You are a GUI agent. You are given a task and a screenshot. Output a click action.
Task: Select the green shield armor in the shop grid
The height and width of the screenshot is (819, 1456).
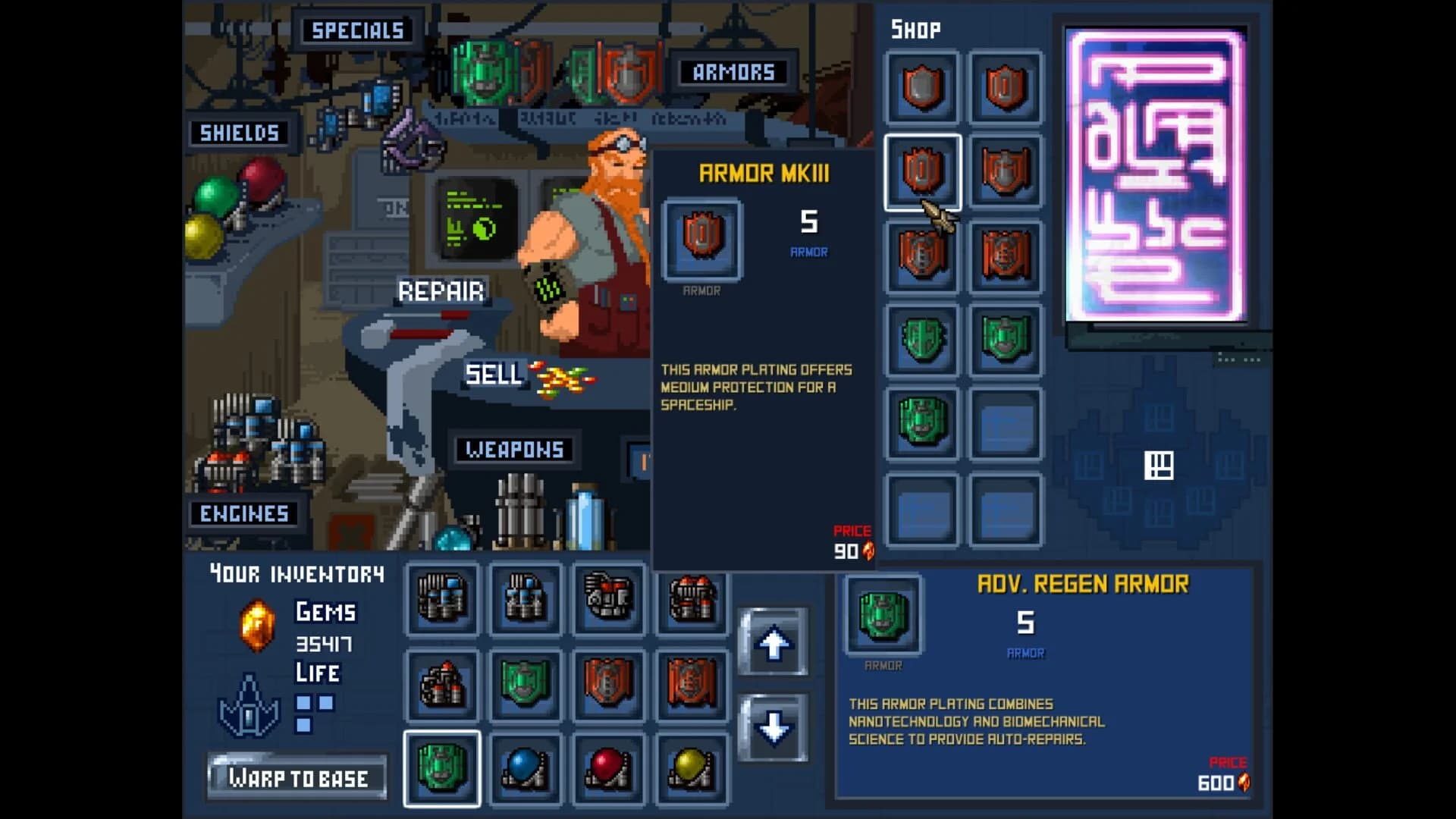(922, 341)
